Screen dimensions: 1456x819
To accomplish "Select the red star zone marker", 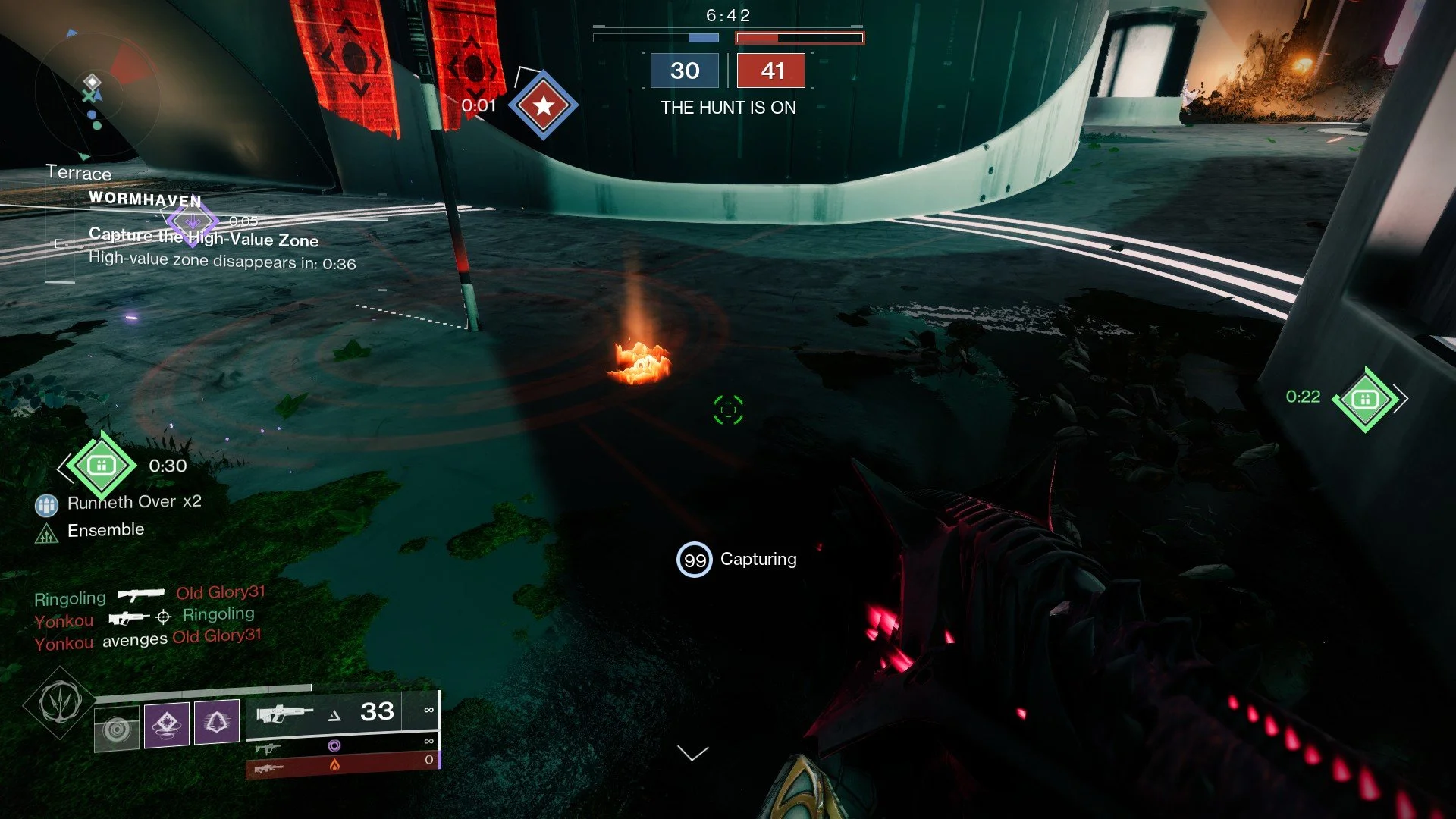I will pyautogui.click(x=543, y=105).
